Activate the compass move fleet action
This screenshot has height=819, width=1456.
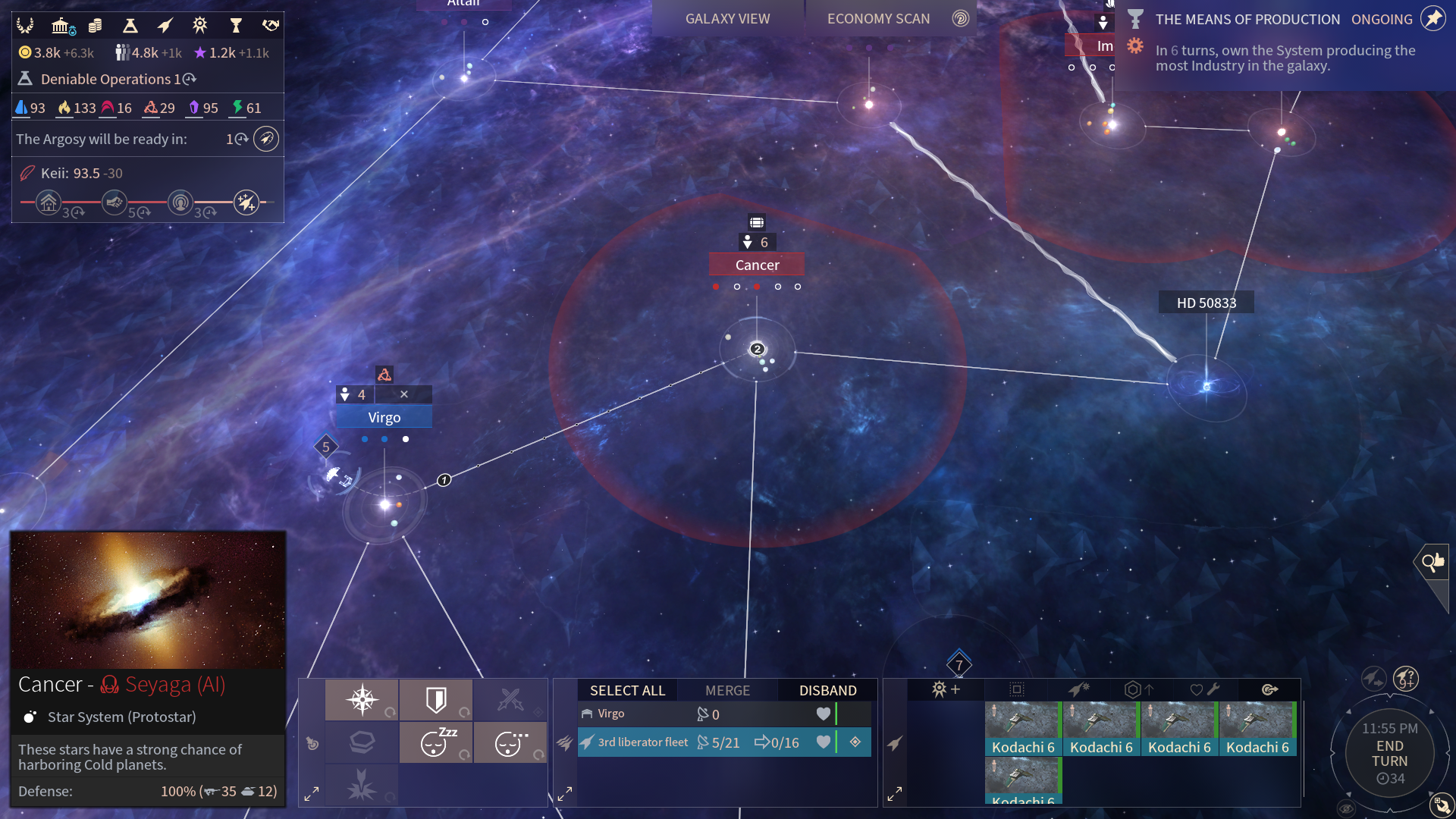362,699
